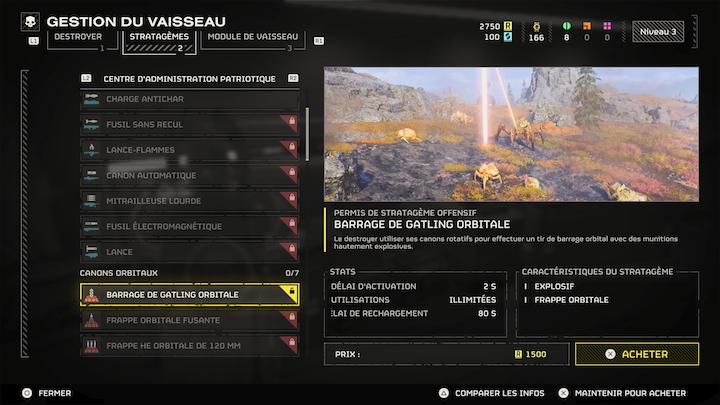Choose Frappe HE Orbitale de 120 mm
The height and width of the screenshot is (405, 720).
point(188,346)
